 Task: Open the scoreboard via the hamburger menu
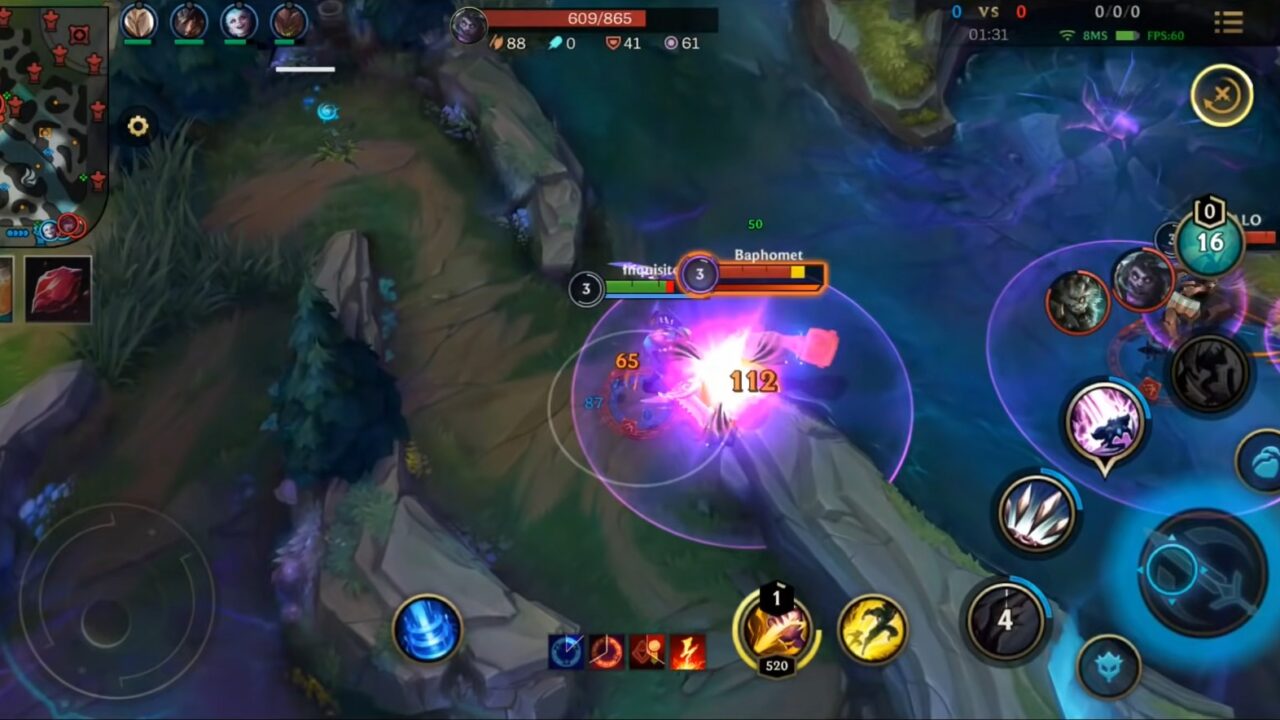(1229, 22)
